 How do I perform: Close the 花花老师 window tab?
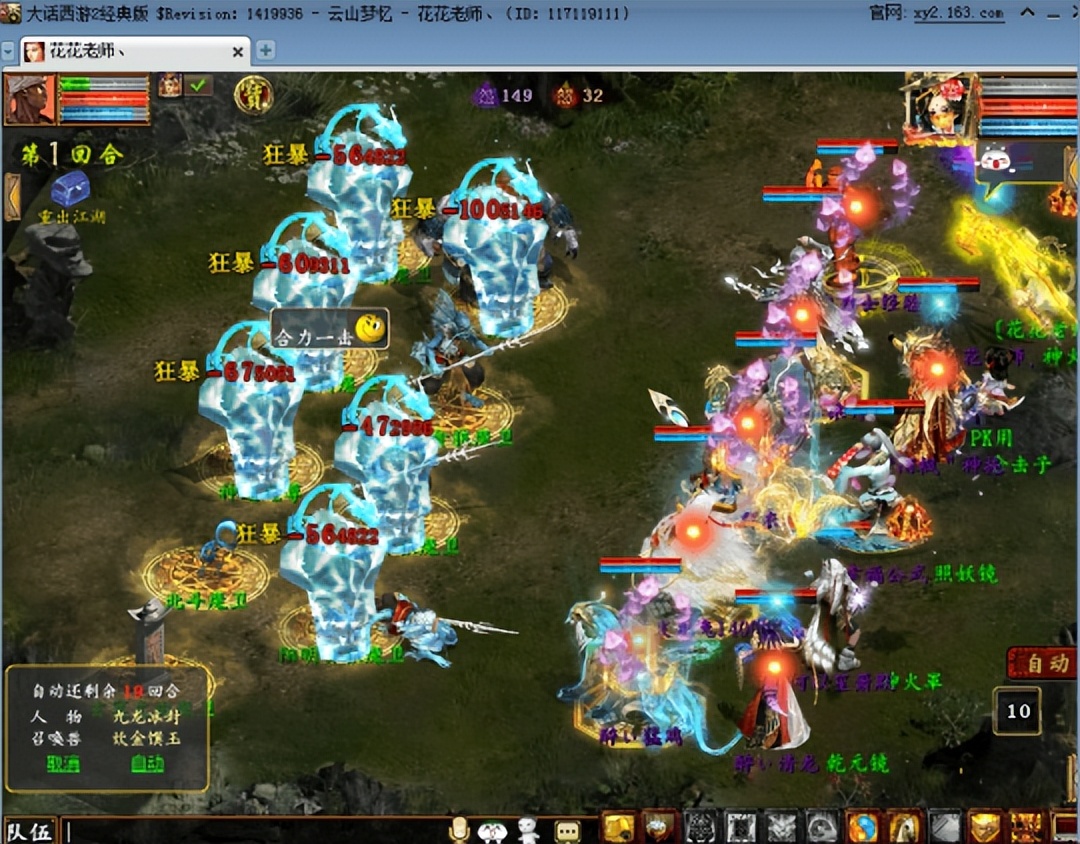[238, 51]
